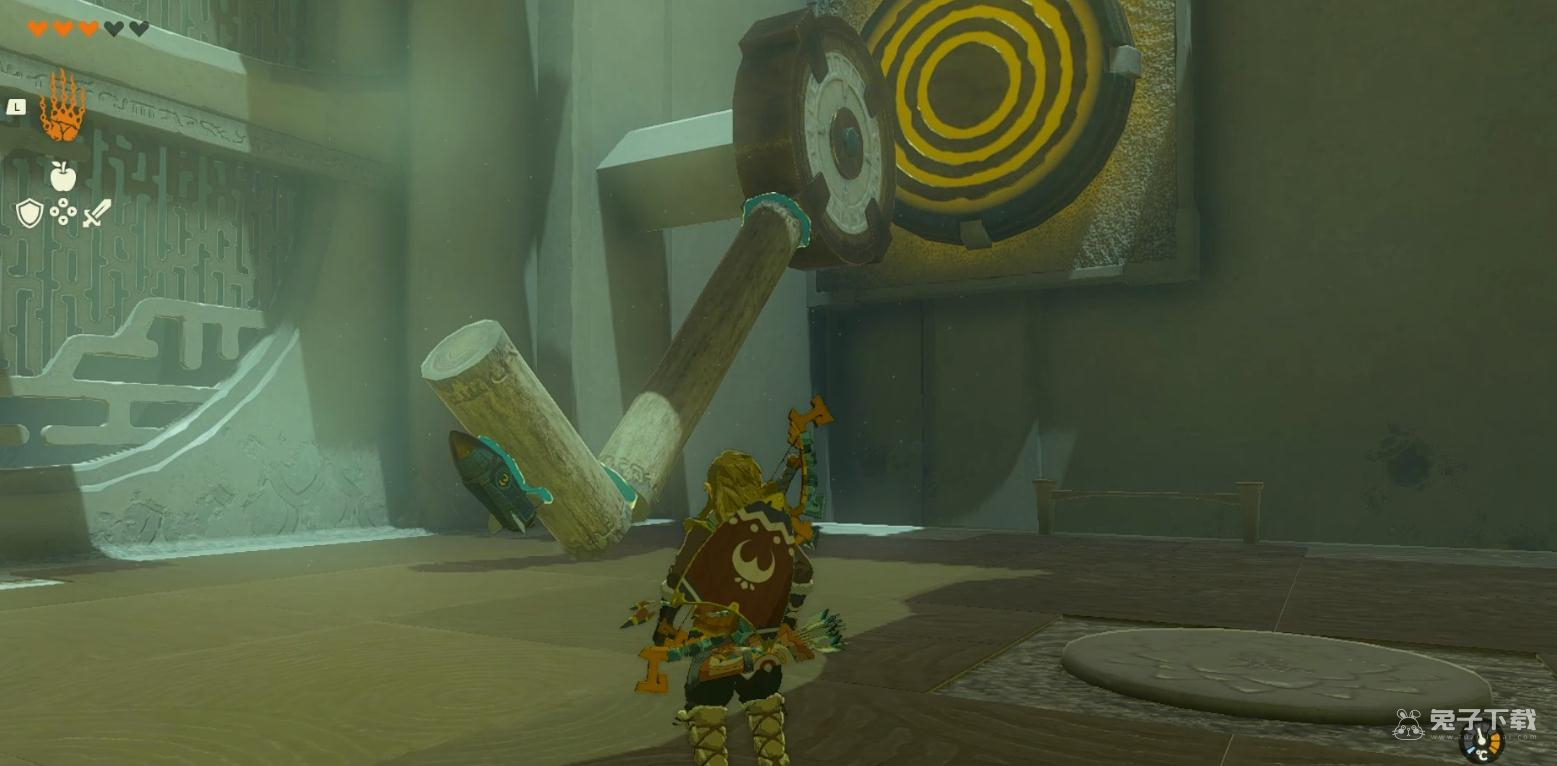Screen dimensions: 1557x766
Task: Open the sword weapon quick-select icon
Action: coord(97,213)
